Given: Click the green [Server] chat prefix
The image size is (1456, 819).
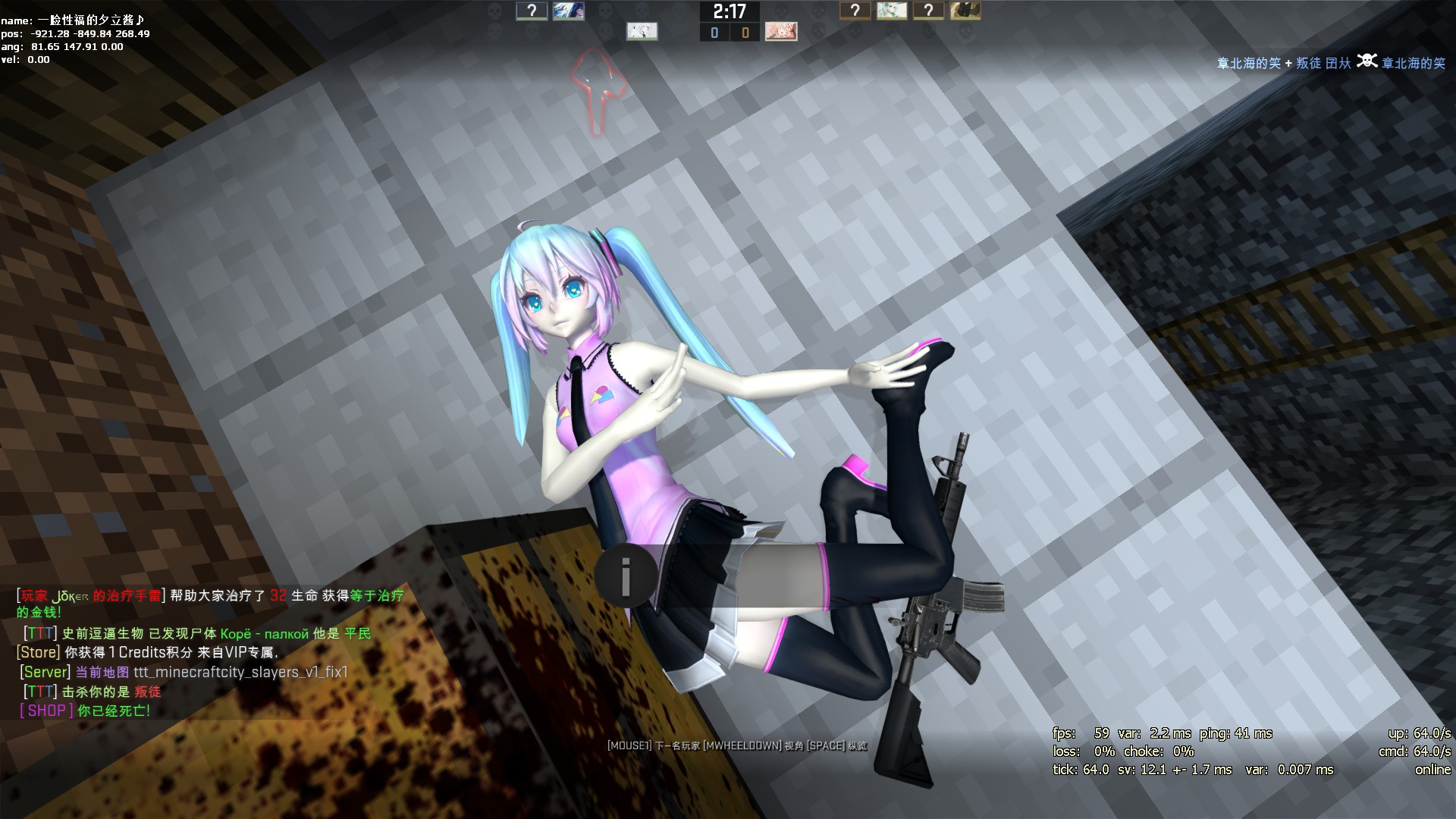Looking at the screenshot, I should tap(44, 671).
